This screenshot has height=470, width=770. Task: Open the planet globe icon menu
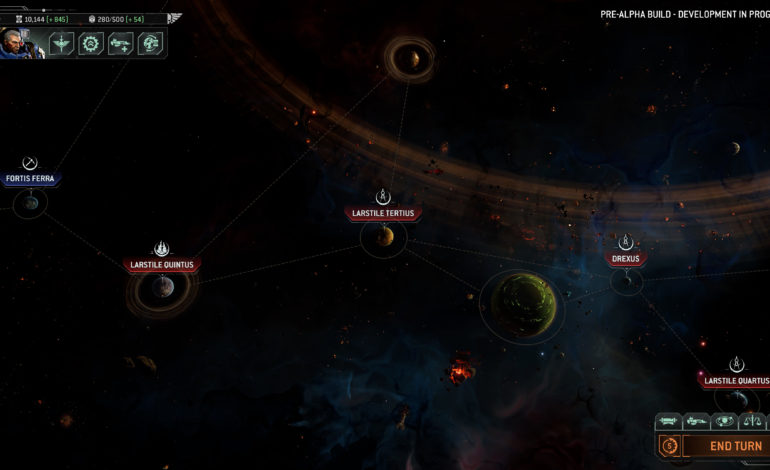(150, 43)
